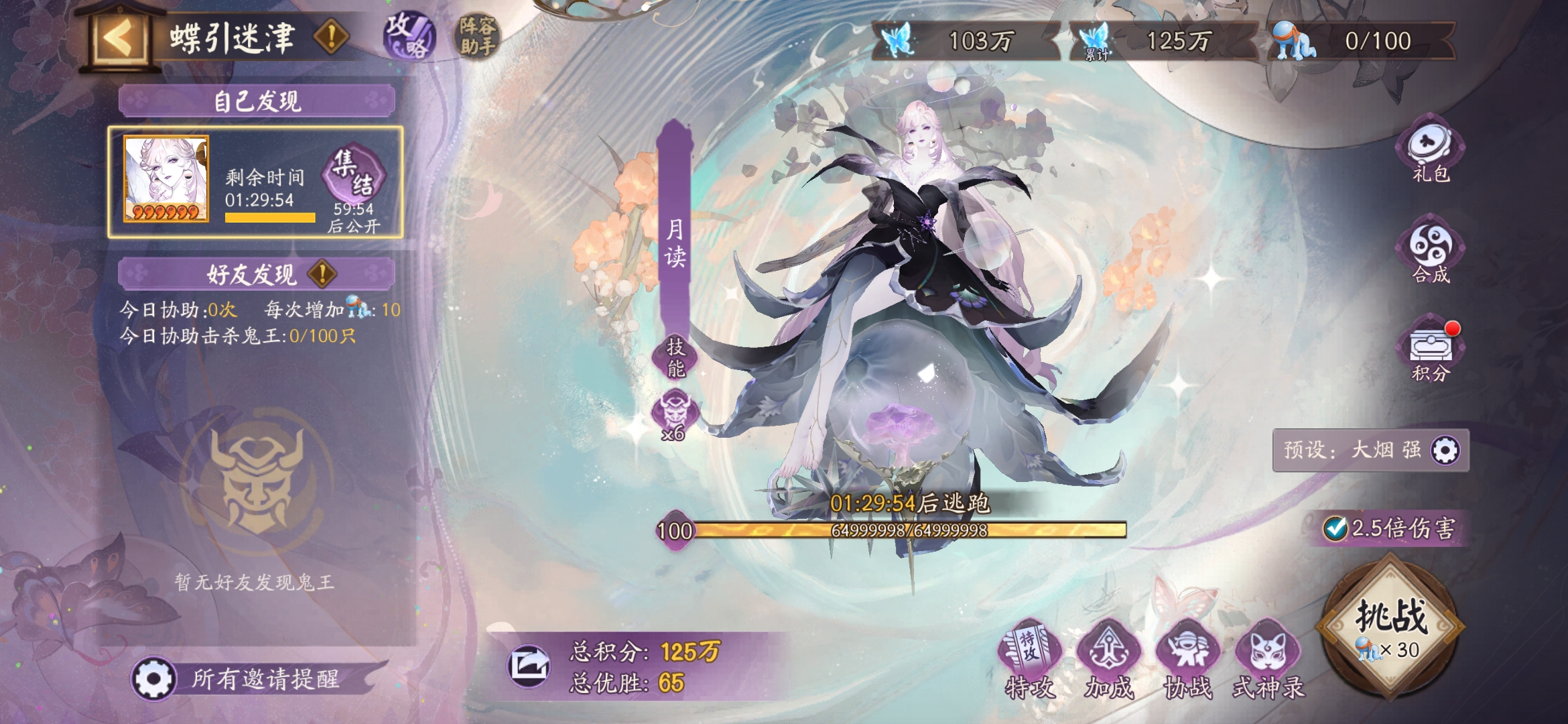The width and height of the screenshot is (1568, 724).
Task: Share the total score results
Action: click(529, 666)
